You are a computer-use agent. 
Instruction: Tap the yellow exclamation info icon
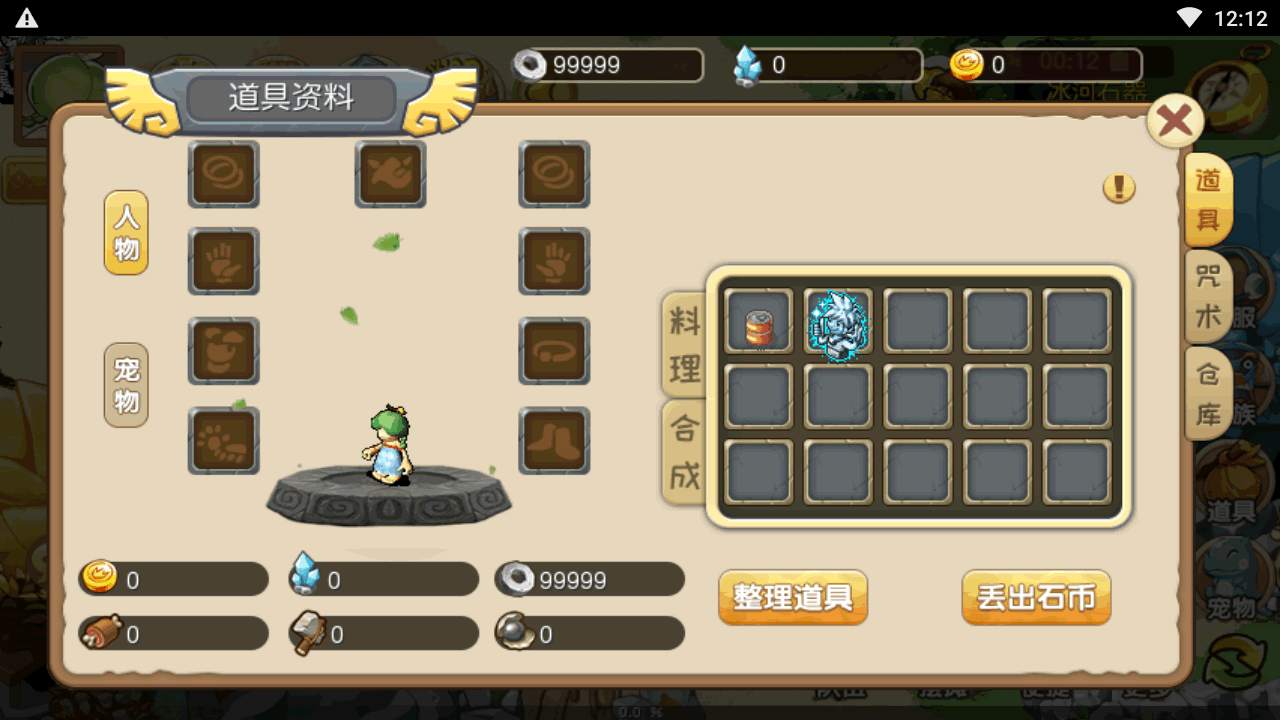(1119, 188)
